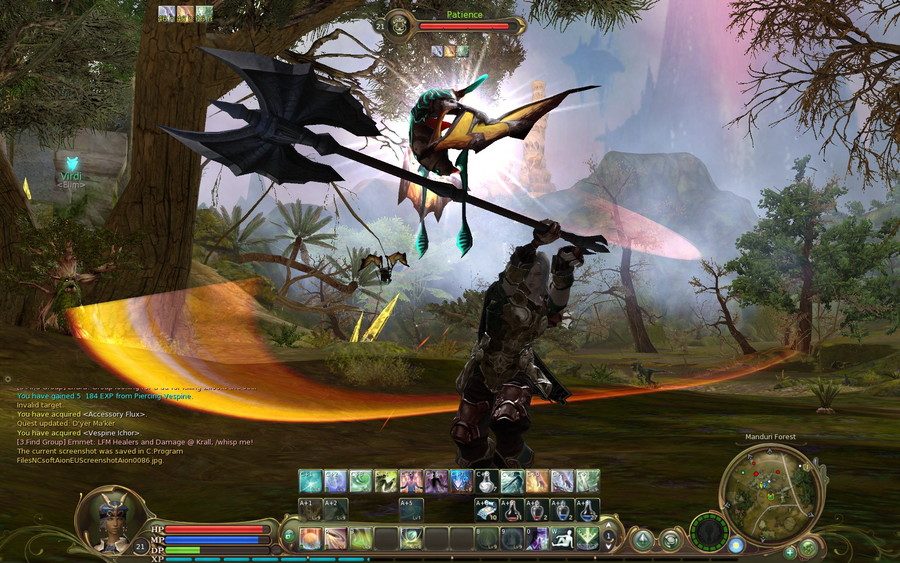Click the player character portrait
This screenshot has height=563, width=900.
(109, 518)
